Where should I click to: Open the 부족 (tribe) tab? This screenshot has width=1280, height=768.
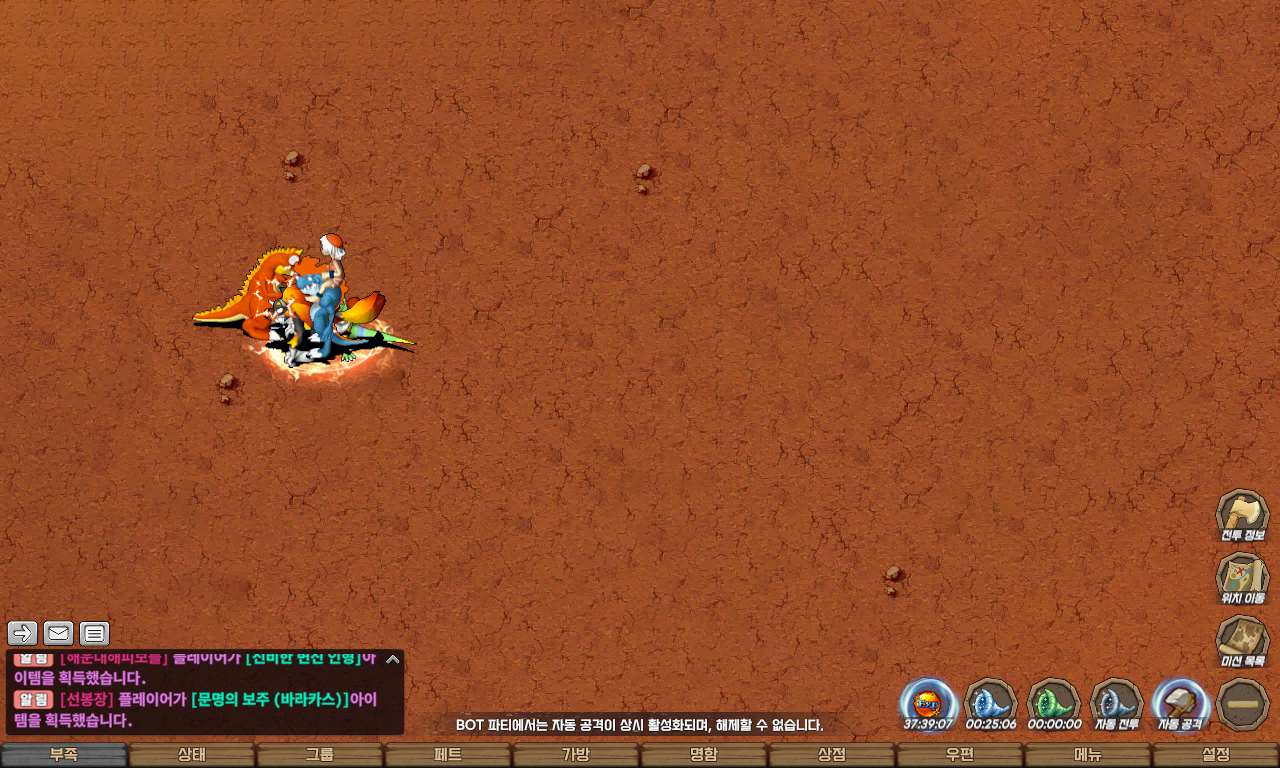click(64, 755)
